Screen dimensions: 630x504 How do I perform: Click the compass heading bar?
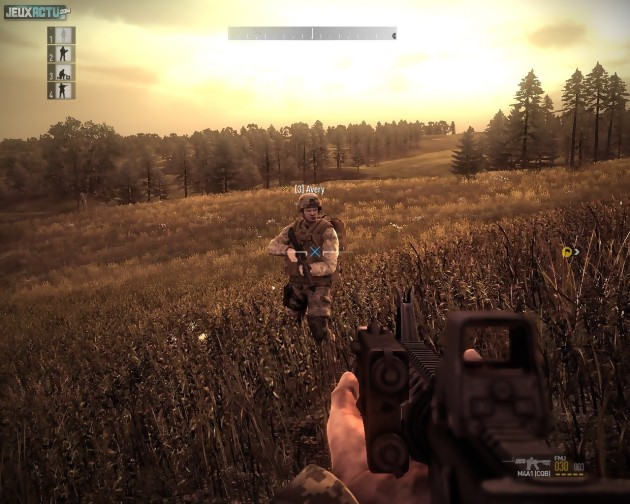pos(312,33)
